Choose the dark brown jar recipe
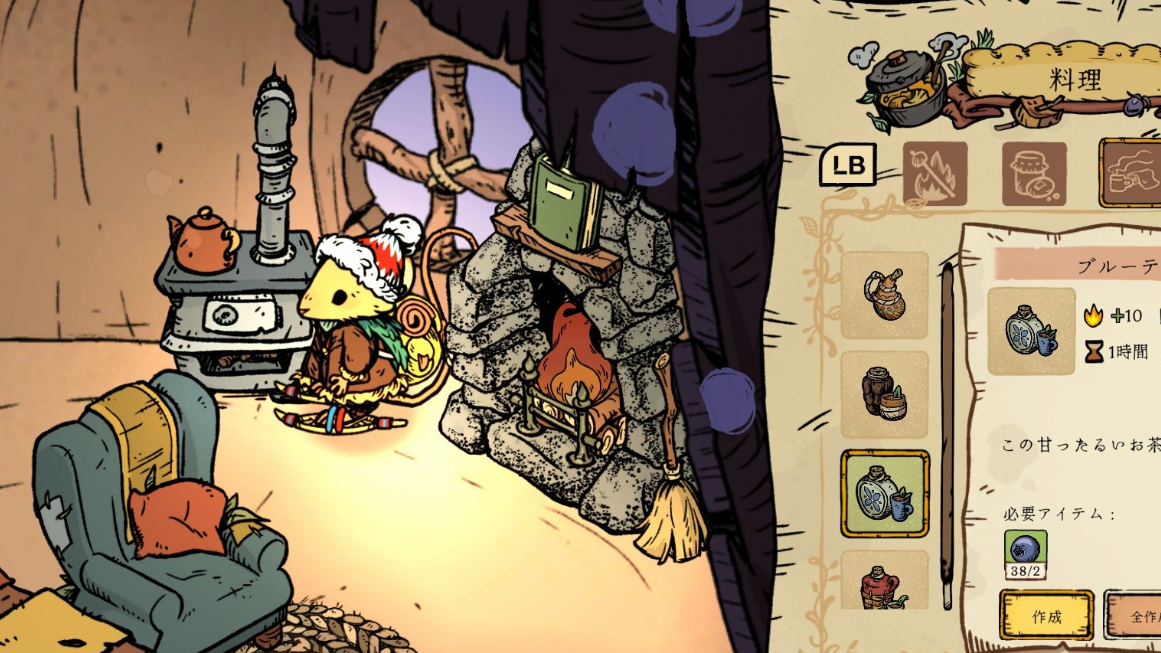This screenshot has width=1161, height=653. 885,395
